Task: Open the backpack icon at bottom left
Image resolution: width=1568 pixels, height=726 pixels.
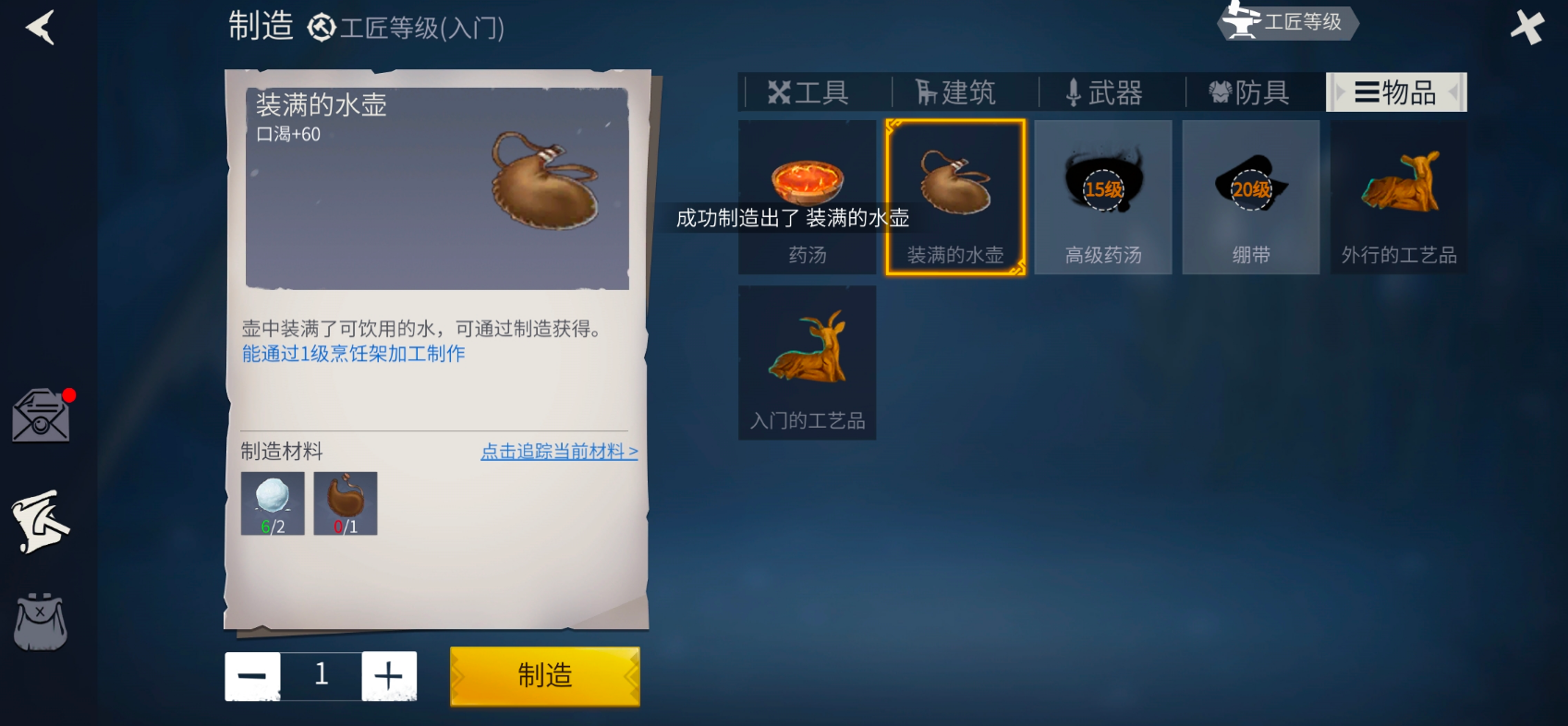Action: click(x=40, y=622)
